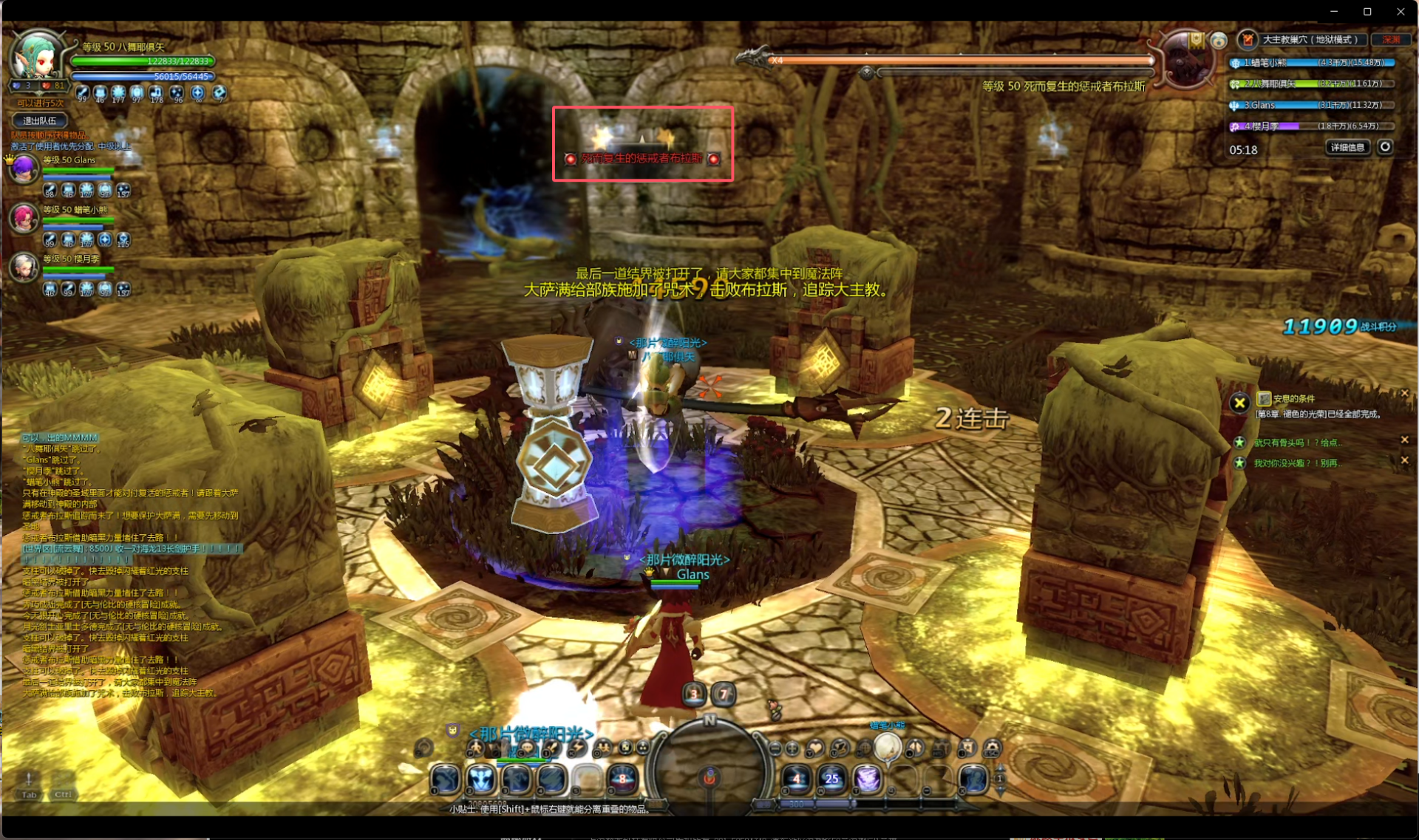Click the 退出队伍 leave party button
Image resolution: width=1419 pixels, height=840 pixels.
[x=40, y=120]
